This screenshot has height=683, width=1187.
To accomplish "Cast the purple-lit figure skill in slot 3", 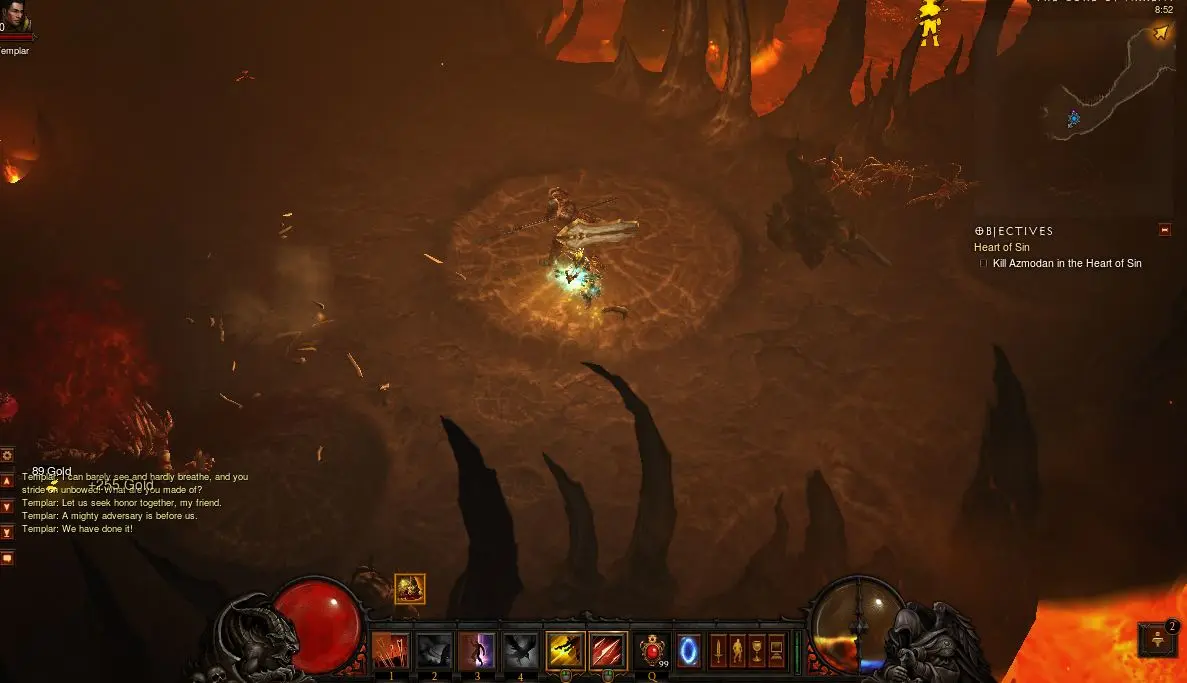I will (477, 651).
